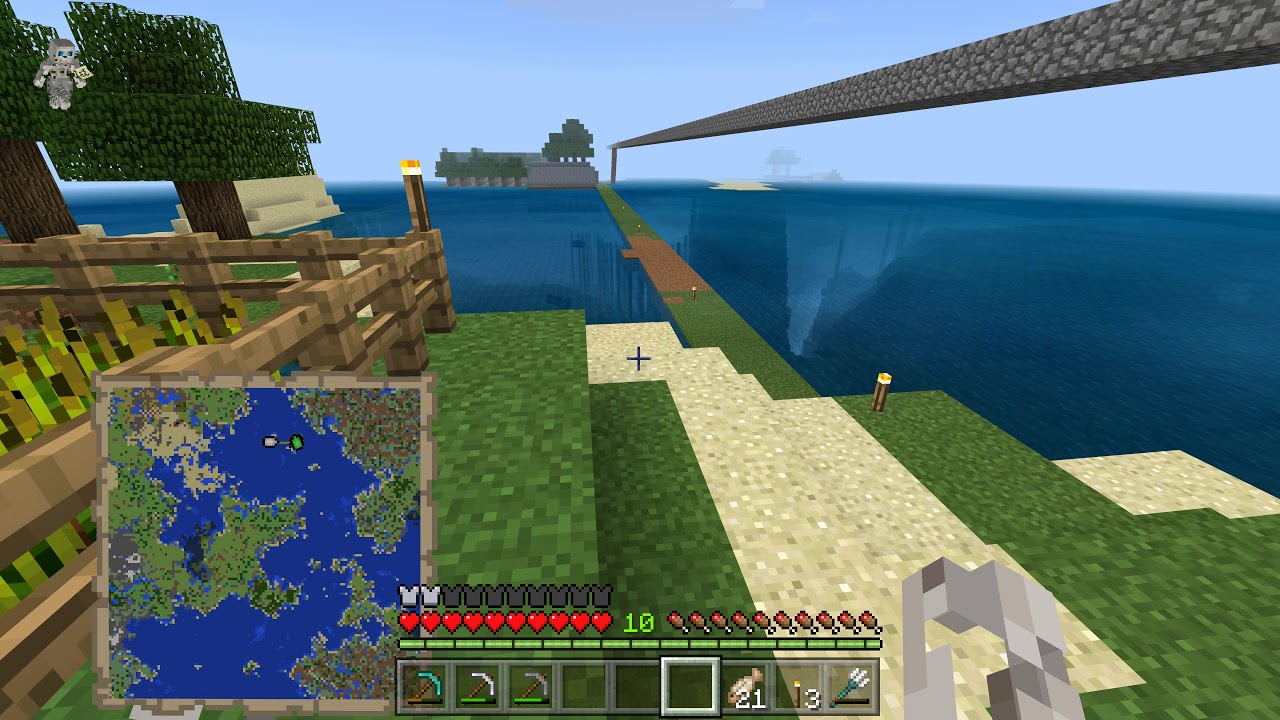The image size is (1280, 720).
Task: Click the highlighted empty hotbar slot
Action: click(x=691, y=686)
